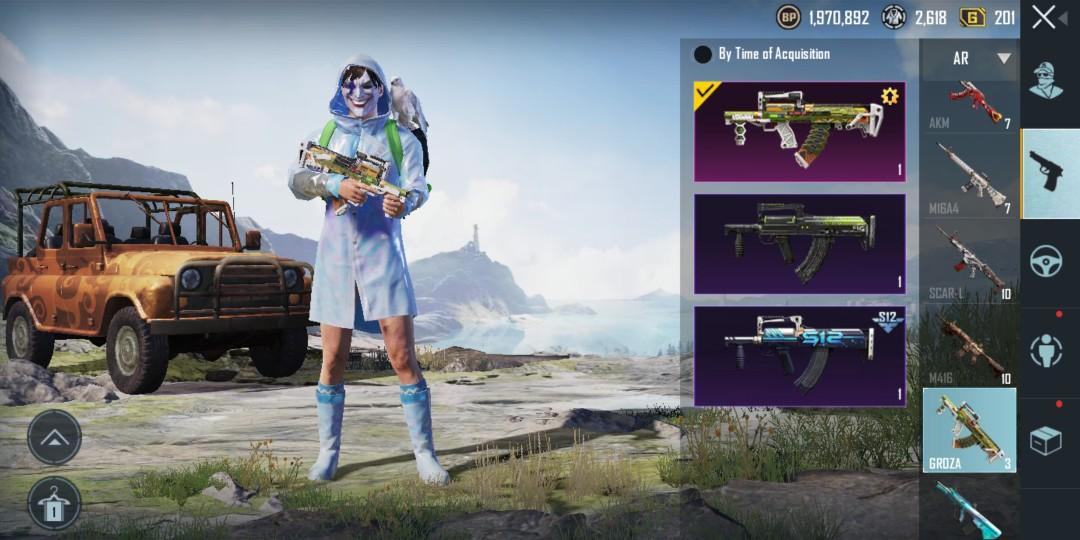1080x540 pixels.
Task: Close the inventory with the X button
Action: (x=1044, y=17)
